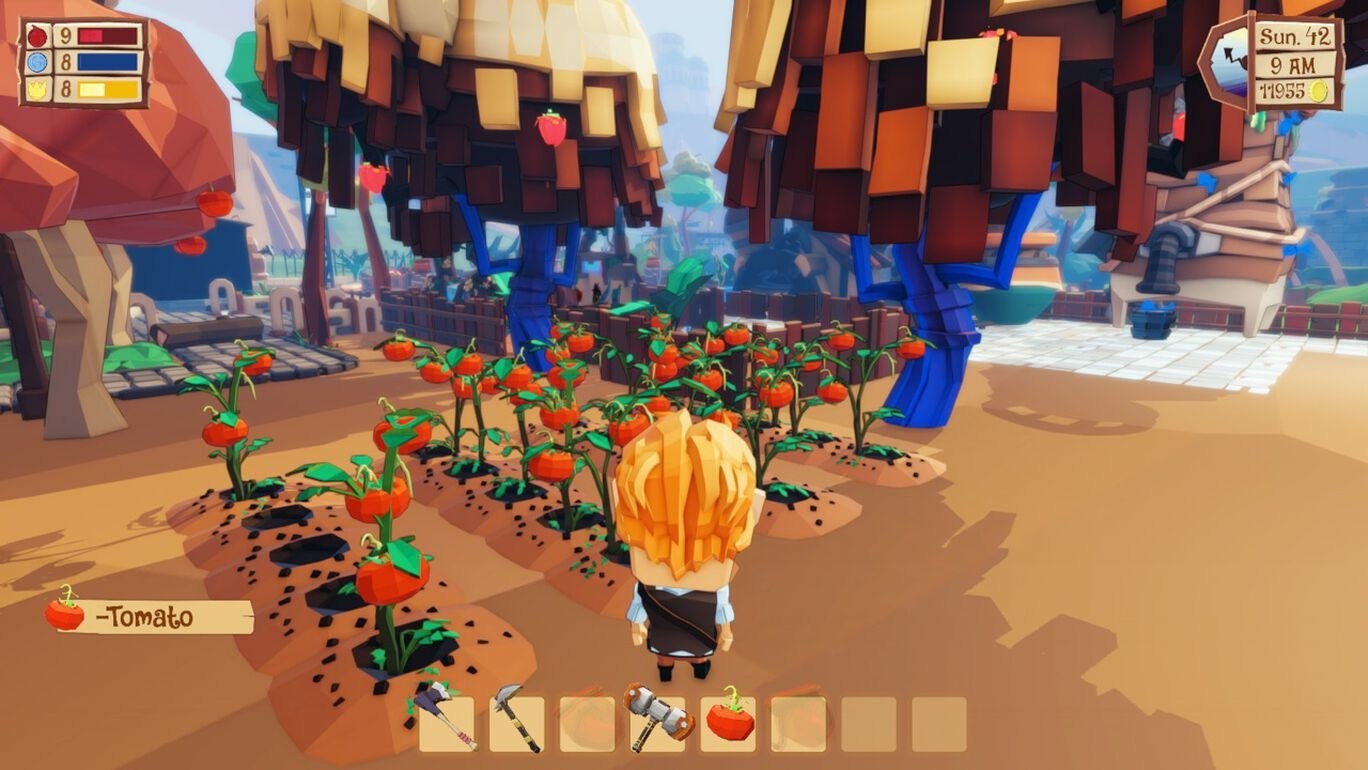Select the building hammer in the hotbar
The width and height of the screenshot is (1368, 770).
pos(656,724)
